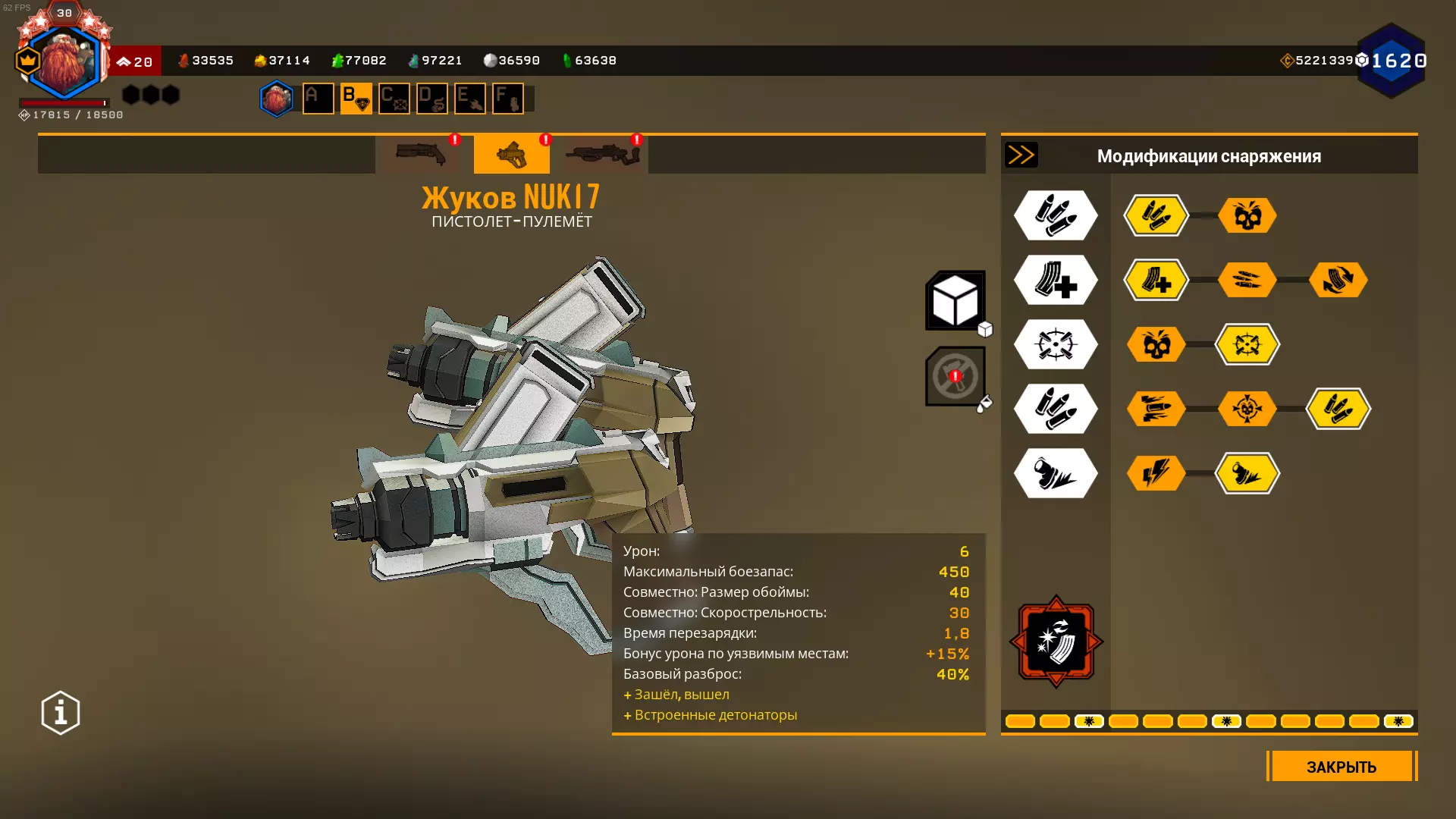Choose loadout A
The height and width of the screenshot is (819, 1456).
point(318,99)
